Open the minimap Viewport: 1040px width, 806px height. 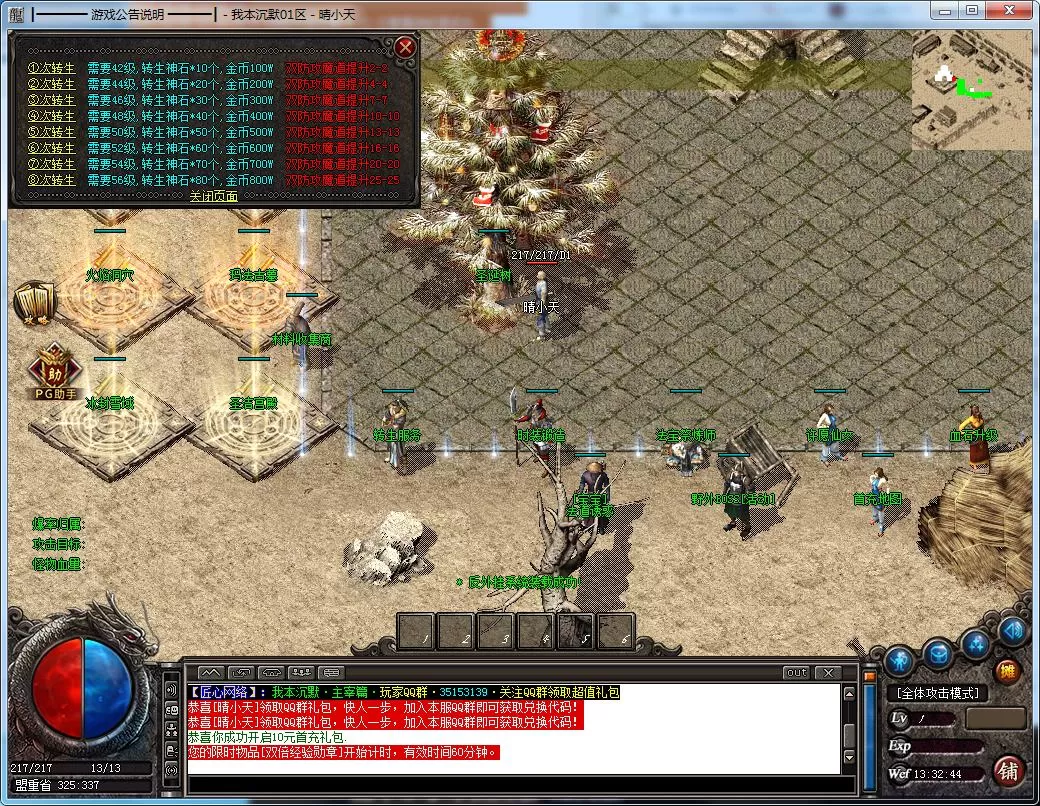tap(970, 90)
